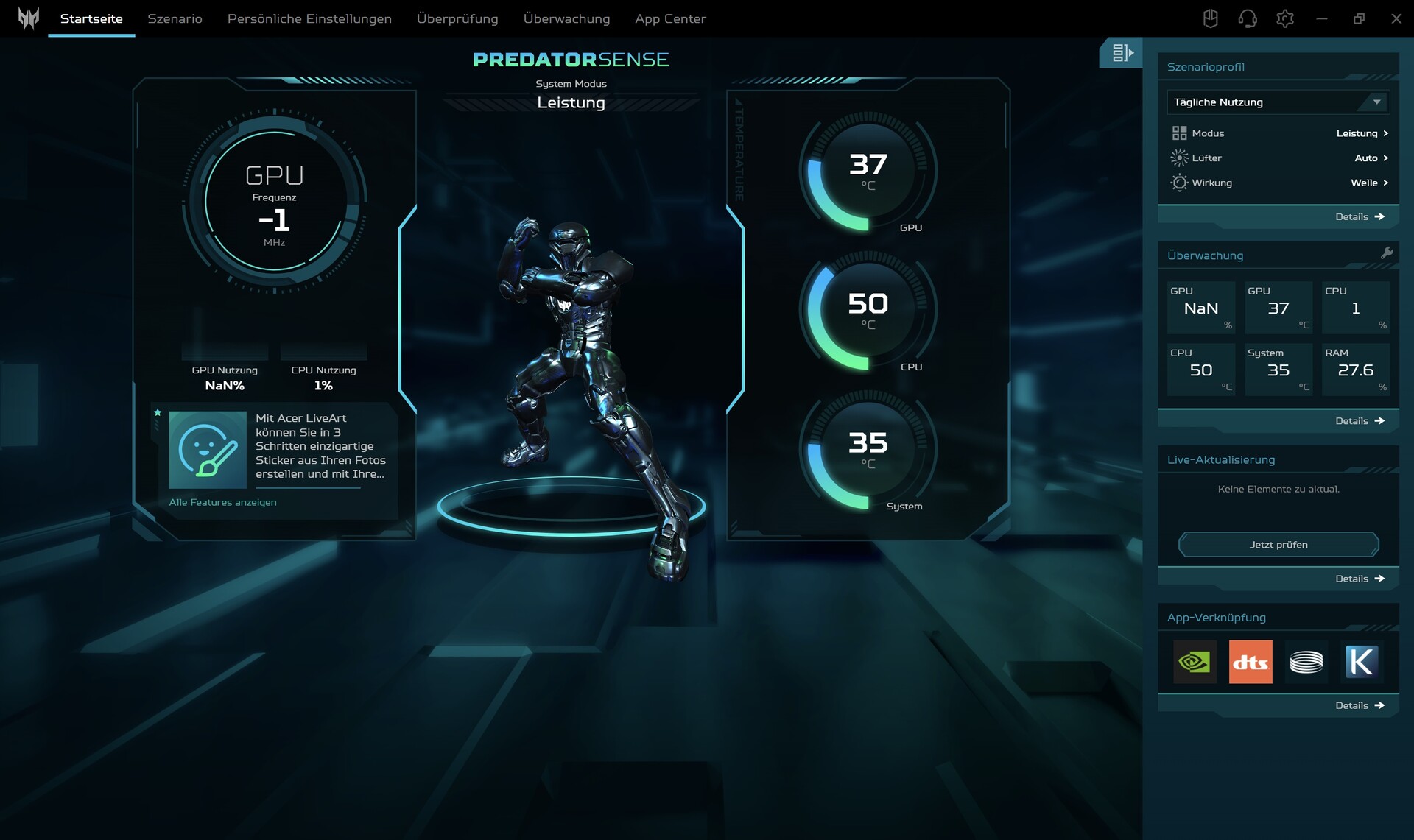Show Details for Live-Aktualisierung

[x=1360, y=579]
